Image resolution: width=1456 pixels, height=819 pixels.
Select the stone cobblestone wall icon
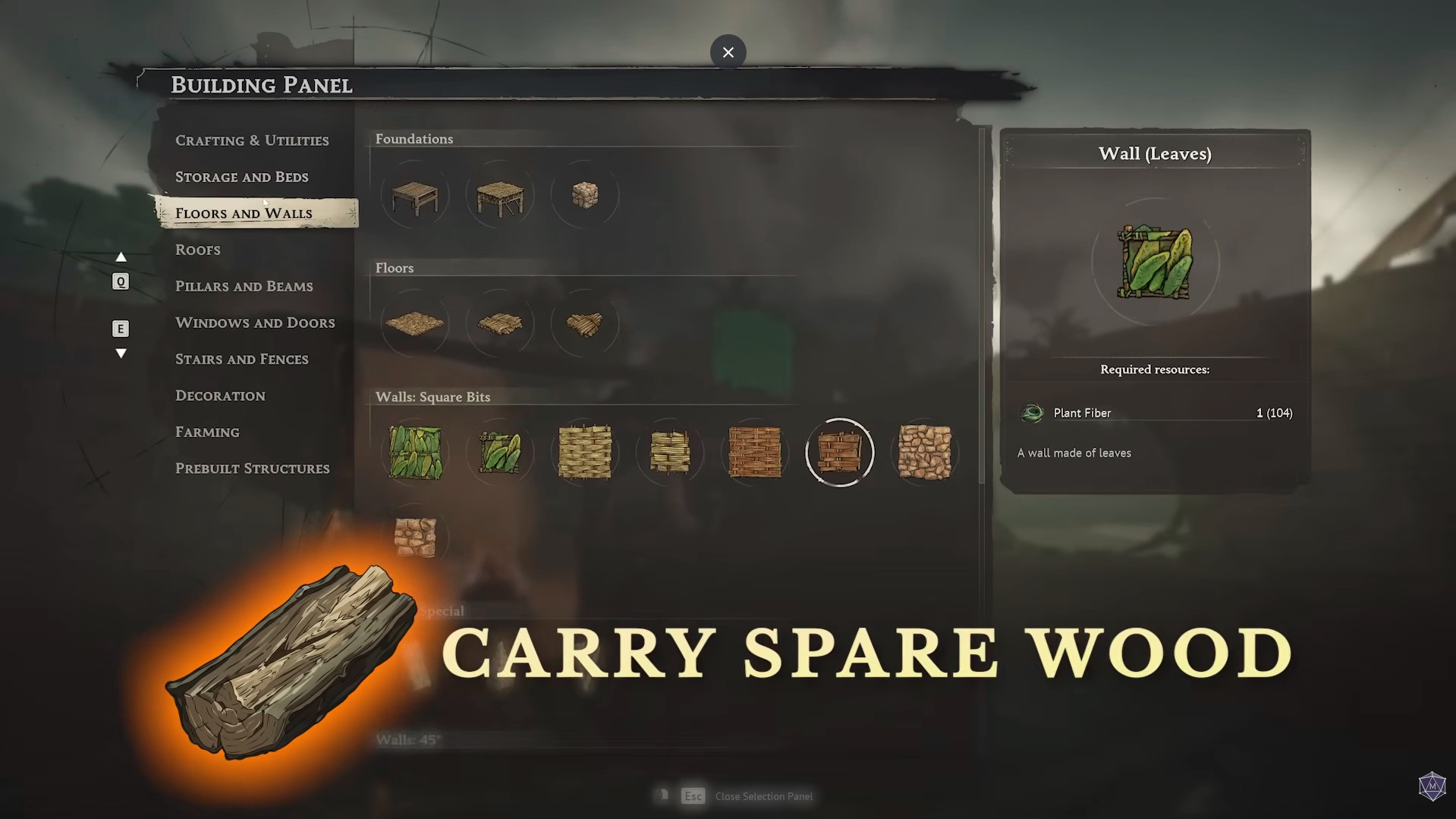click(x=925, y=452)
